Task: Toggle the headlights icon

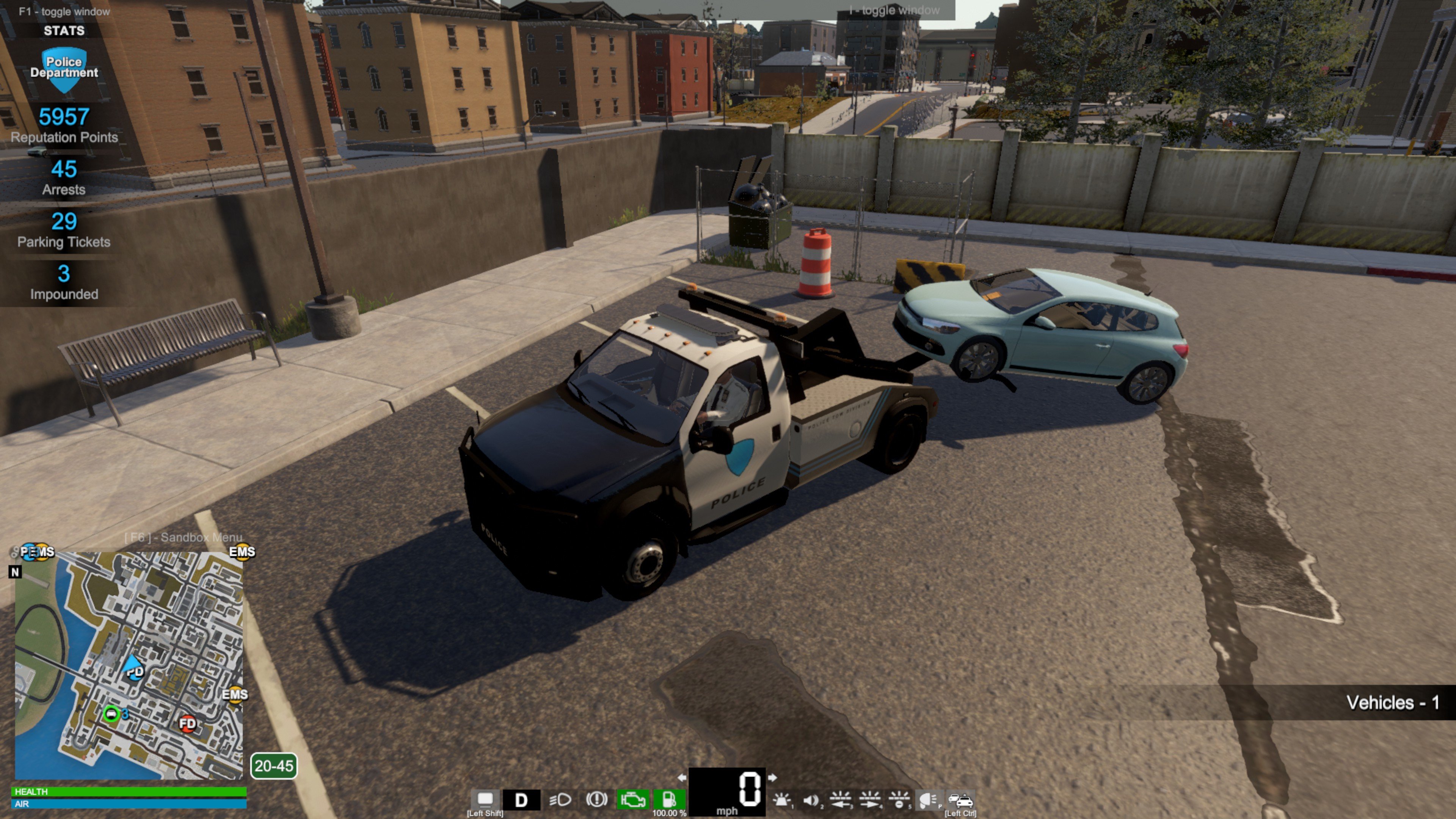Action: point(560,800)
